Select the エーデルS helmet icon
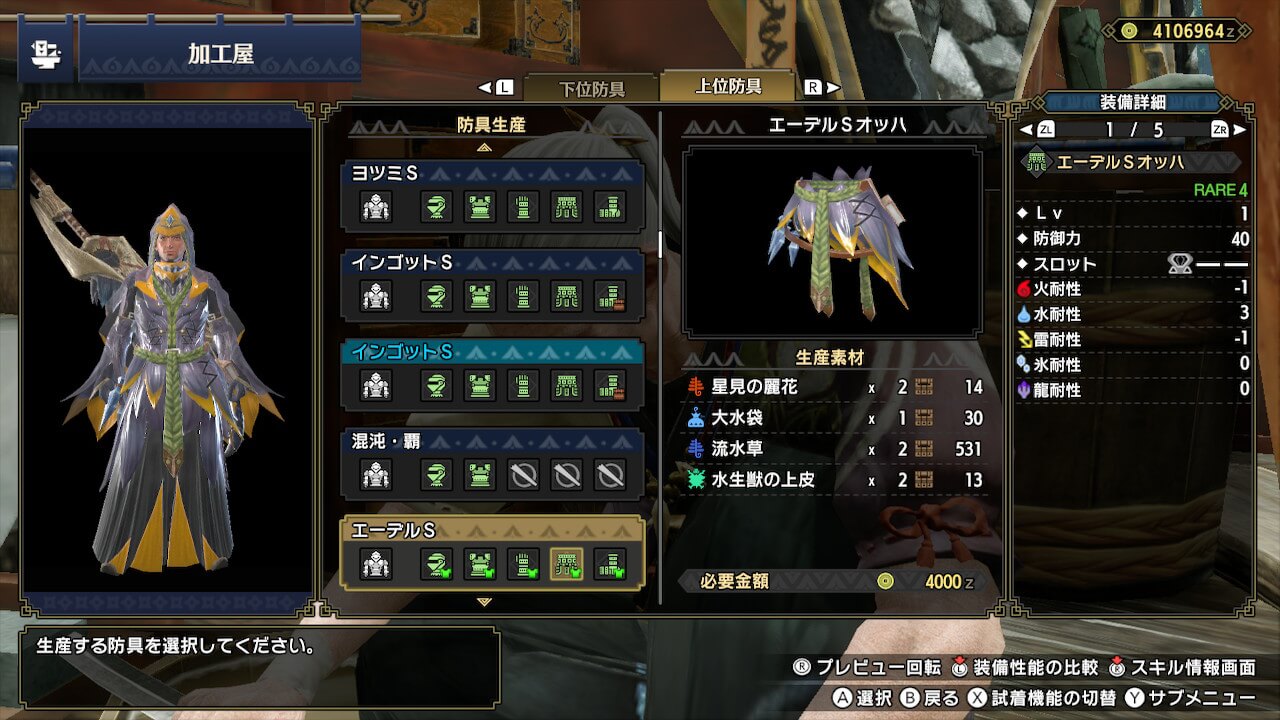Screen dimensions: 1280x720 (x=436, y=564)
